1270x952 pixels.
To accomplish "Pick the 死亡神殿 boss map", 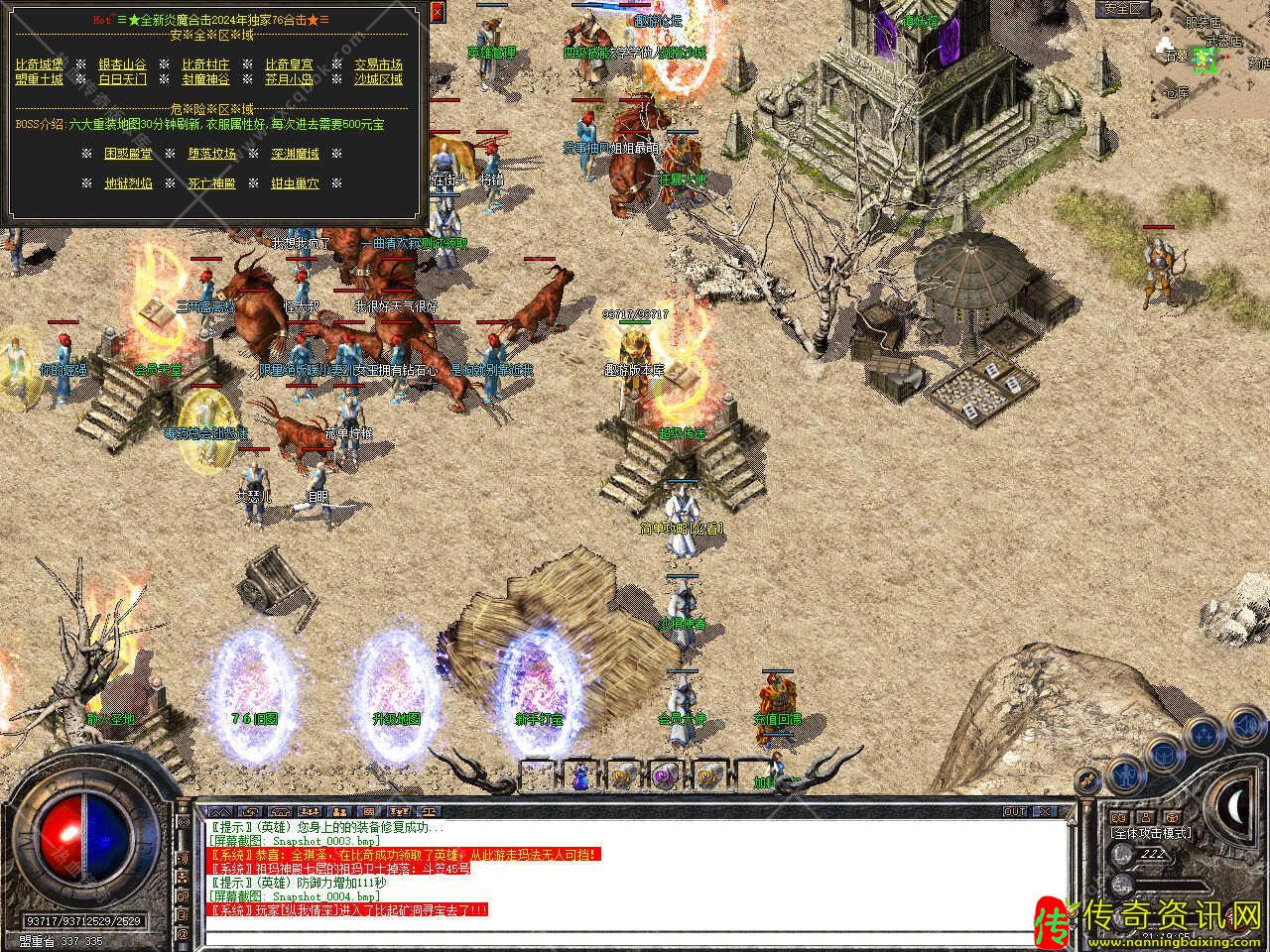I will 212,183.
